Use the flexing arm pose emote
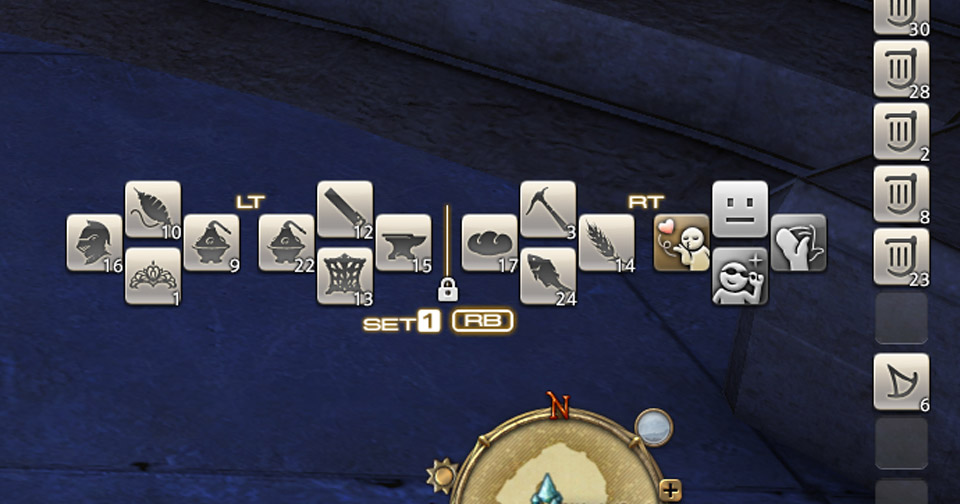The width and height of the screenshot is (960, 504). [798, 243]
